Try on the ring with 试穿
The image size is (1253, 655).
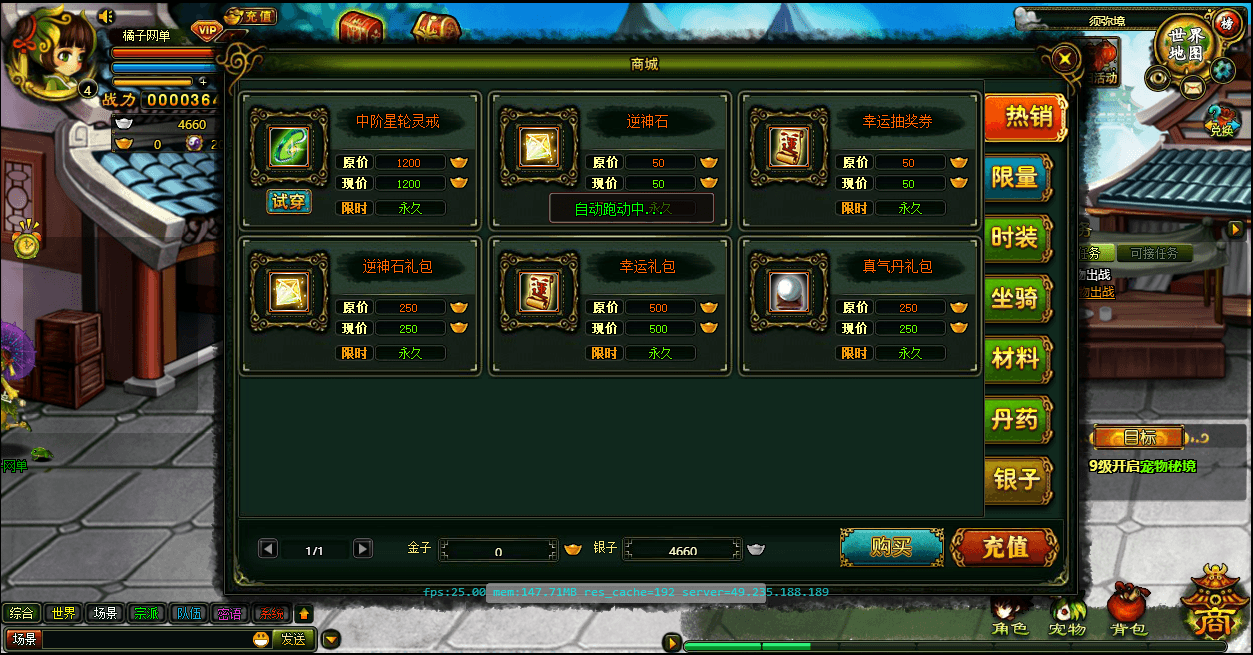[x=289, y=202]
